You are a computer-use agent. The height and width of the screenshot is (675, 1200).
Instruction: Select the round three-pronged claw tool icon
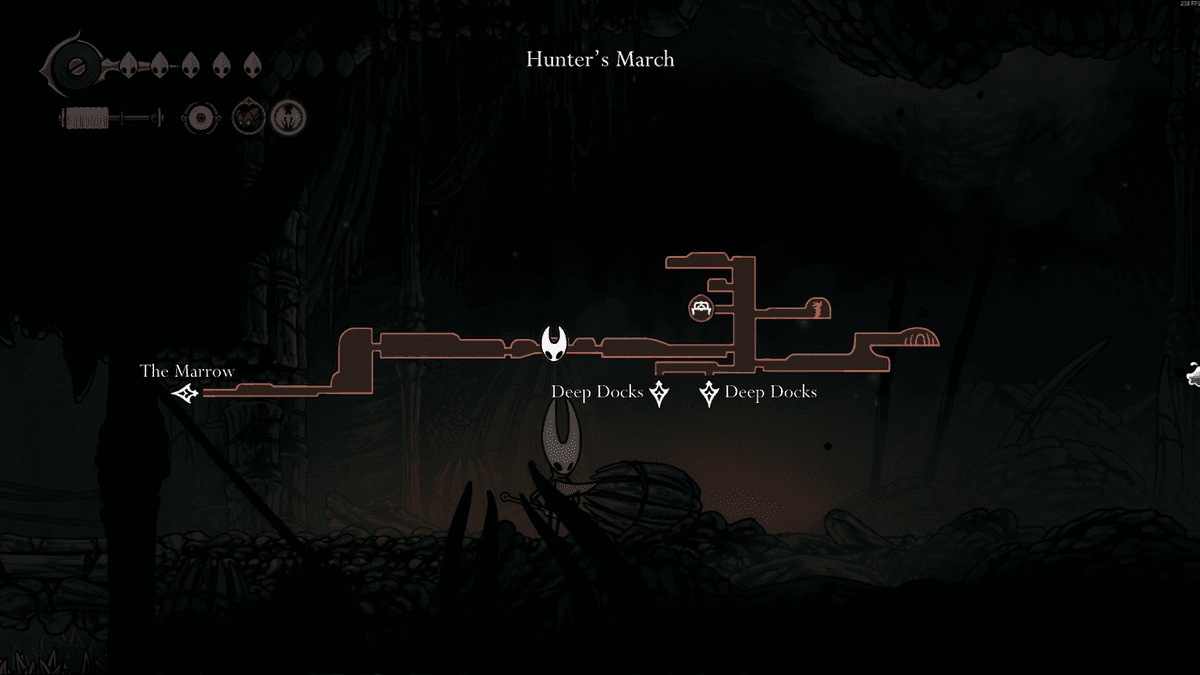pyautogui.click(x=288, y=118)
